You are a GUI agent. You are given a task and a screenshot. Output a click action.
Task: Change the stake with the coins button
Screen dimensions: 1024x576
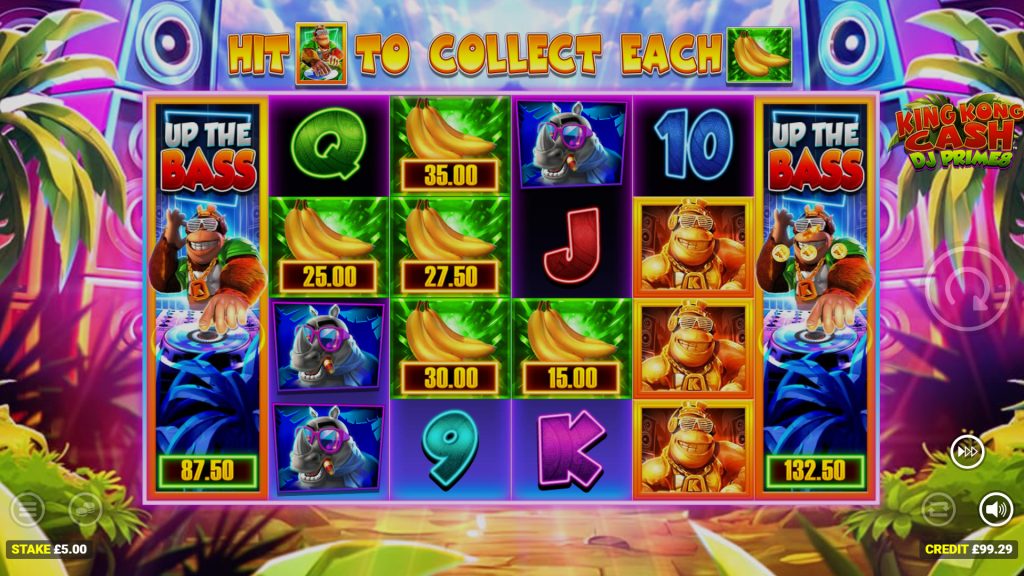(85, 510)
